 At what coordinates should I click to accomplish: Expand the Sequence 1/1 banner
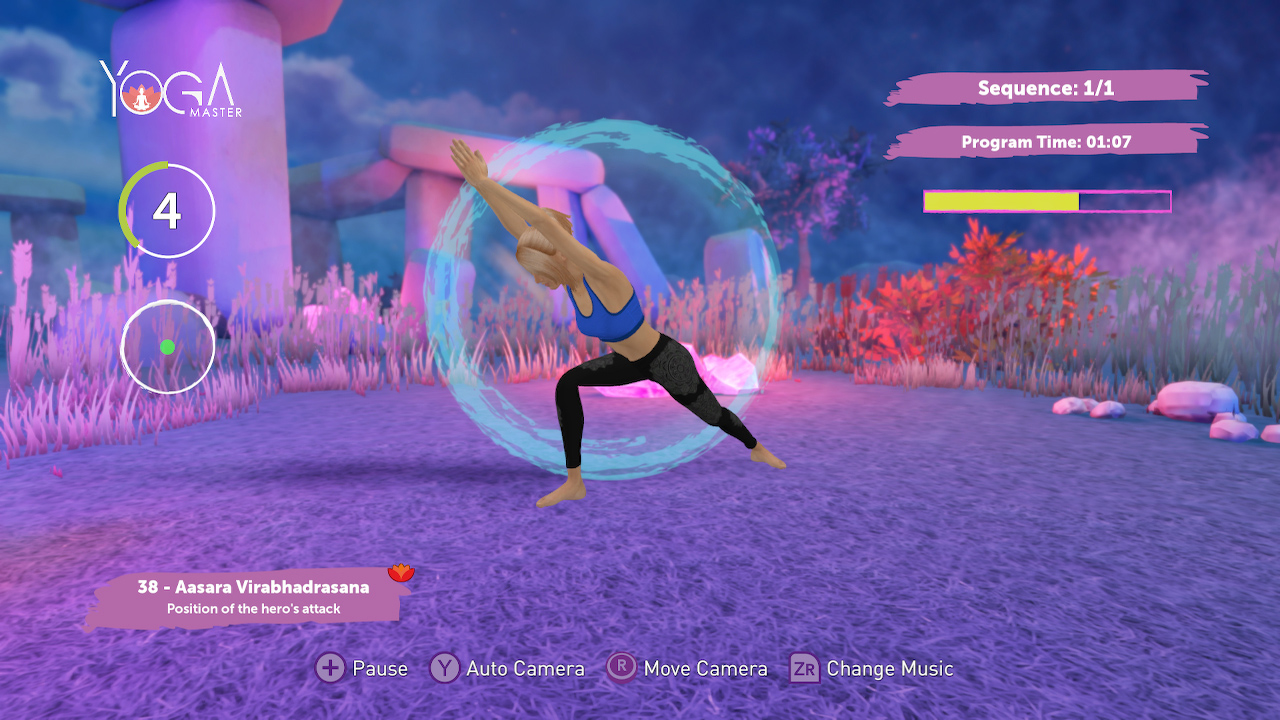[1049, 88]
